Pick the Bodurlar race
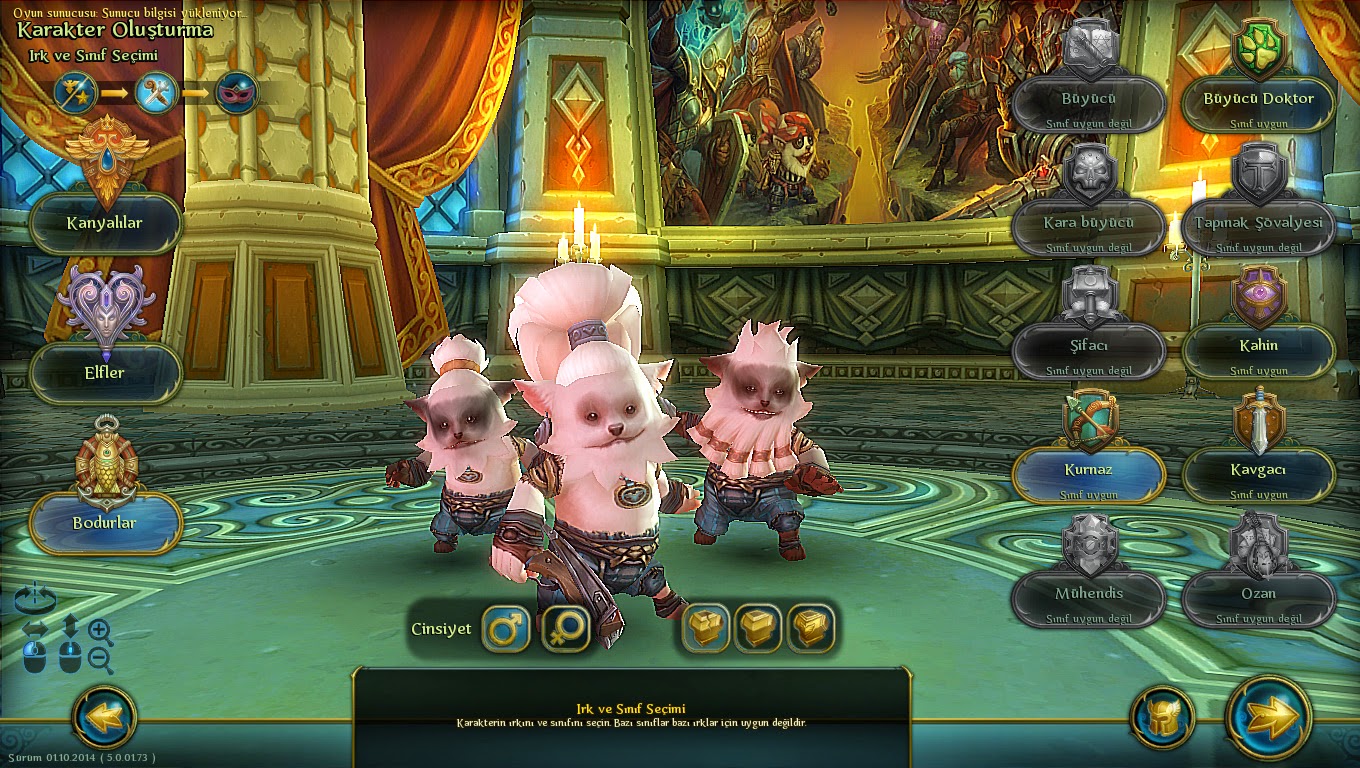 (106, 523)
